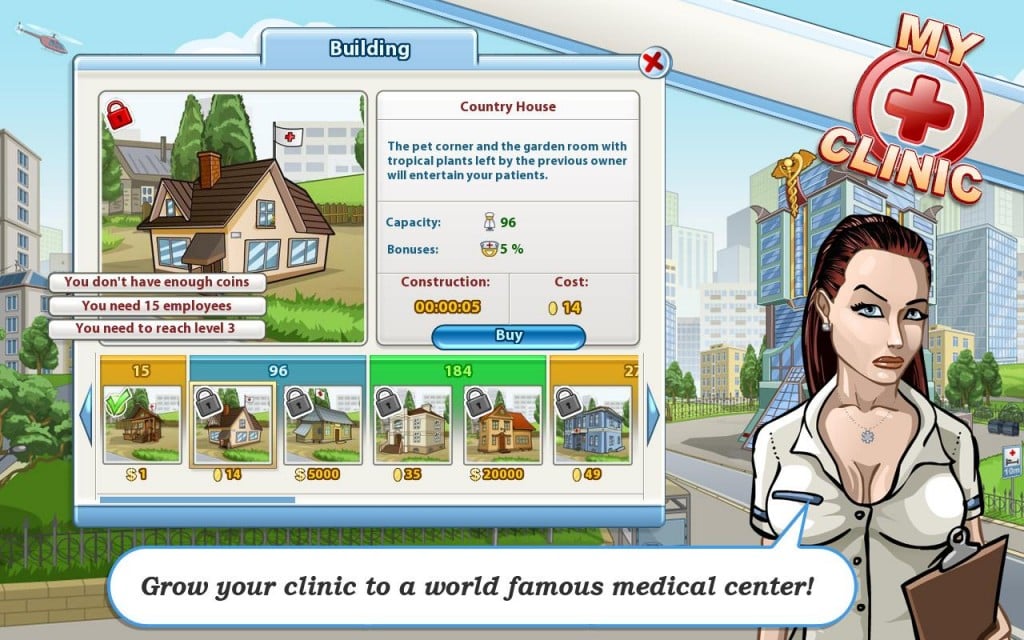Select the locked building priced $5000
The width and height of the screenshot is (1024, 640).
tap(323, 424)
